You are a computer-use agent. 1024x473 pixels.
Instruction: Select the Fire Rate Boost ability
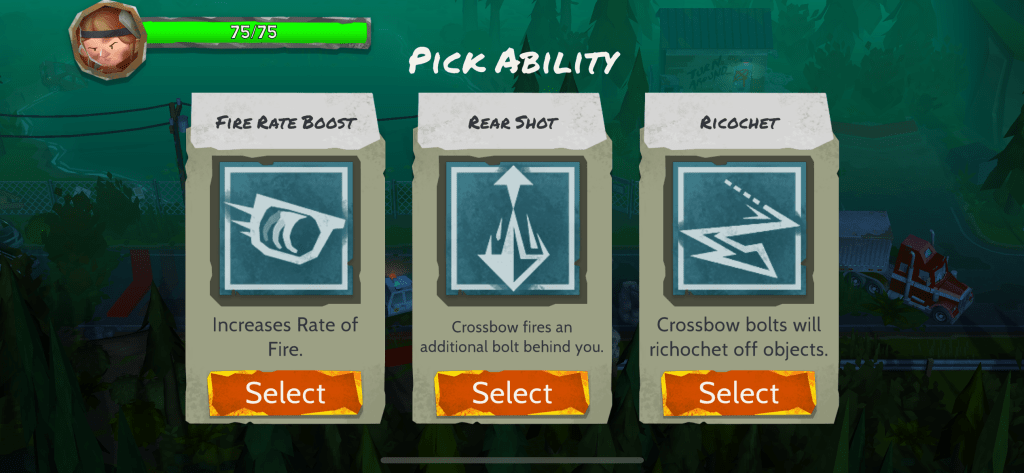click(285, 393)
